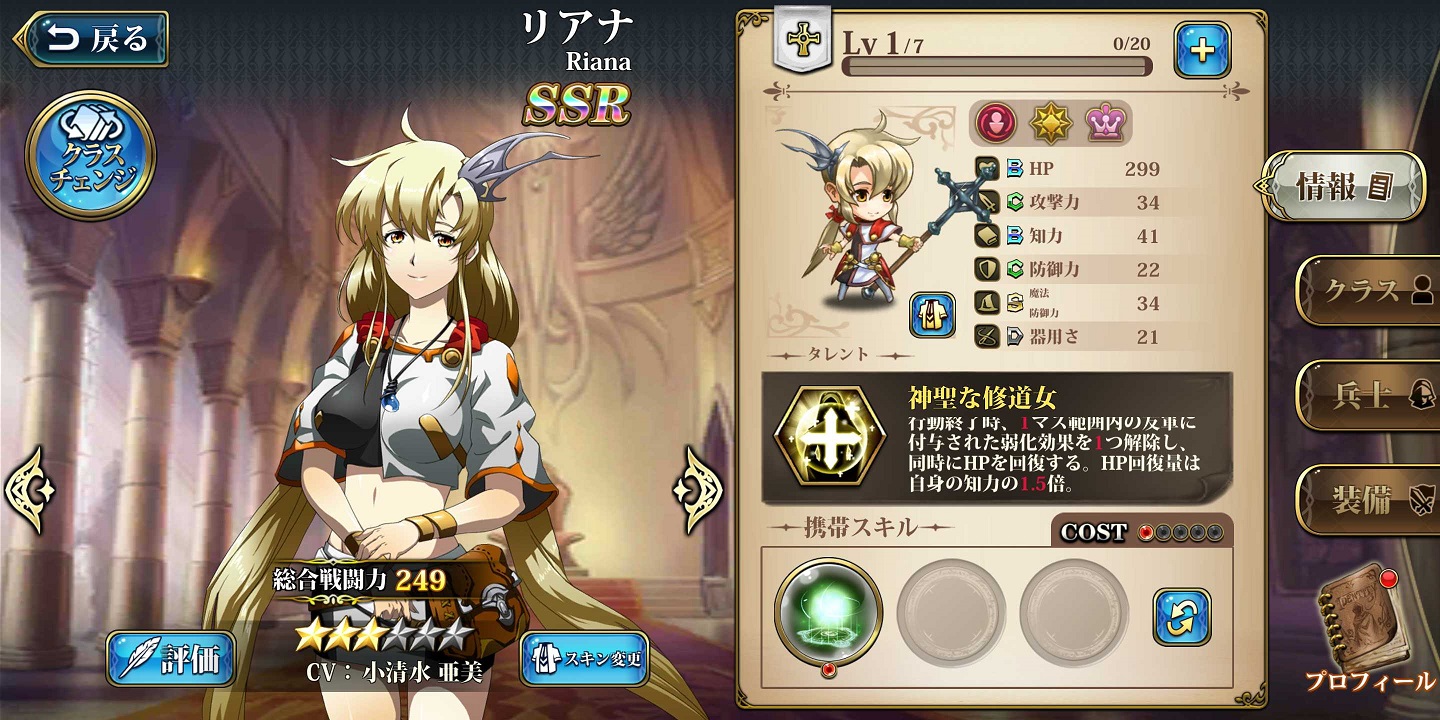The width and height of the screenshot is (1440, 720).
Task: Select the red circular faction emblem
Action: click(997, 122)
